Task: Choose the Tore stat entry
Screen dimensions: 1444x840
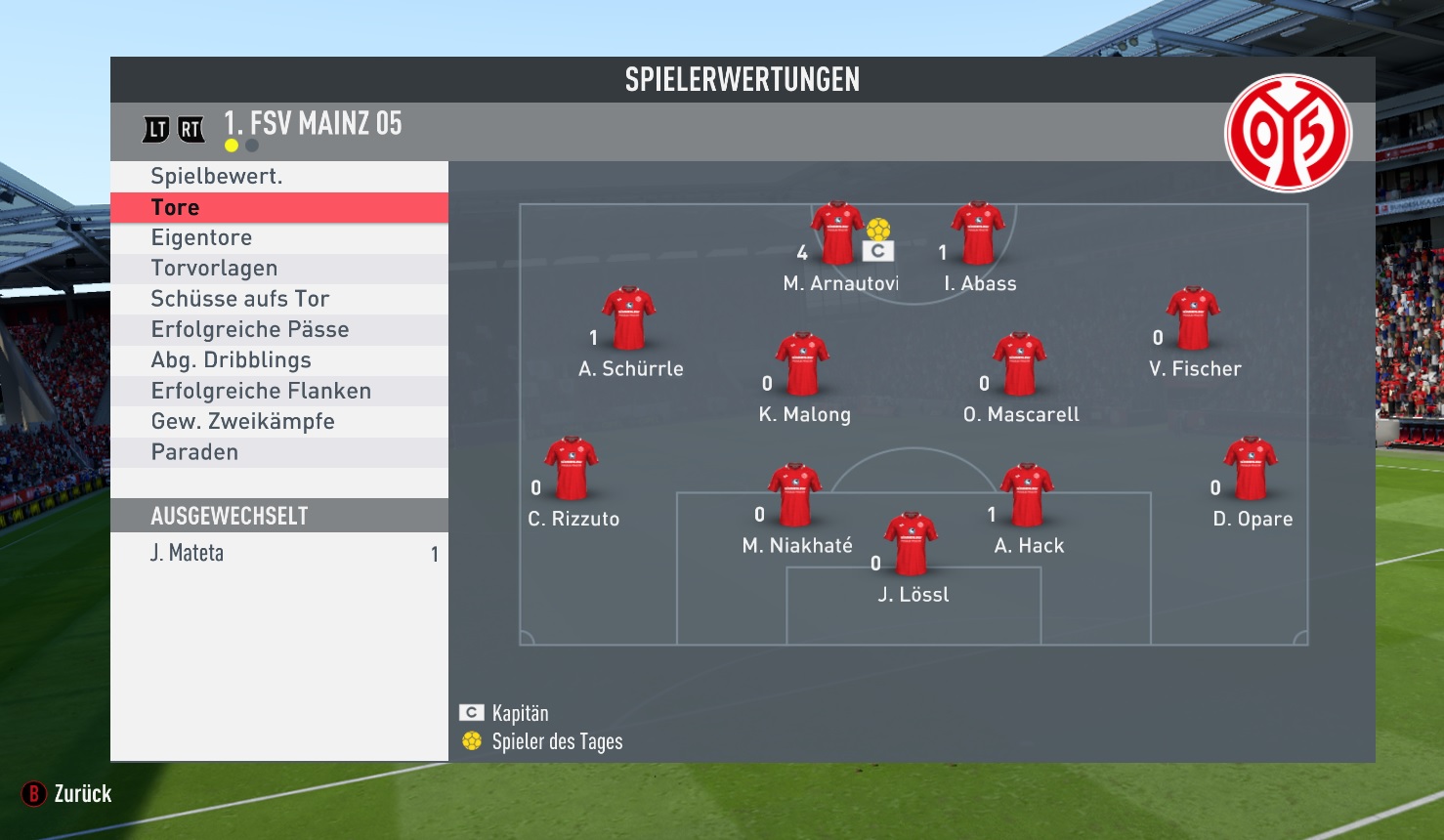Action: tap(278, 207)
